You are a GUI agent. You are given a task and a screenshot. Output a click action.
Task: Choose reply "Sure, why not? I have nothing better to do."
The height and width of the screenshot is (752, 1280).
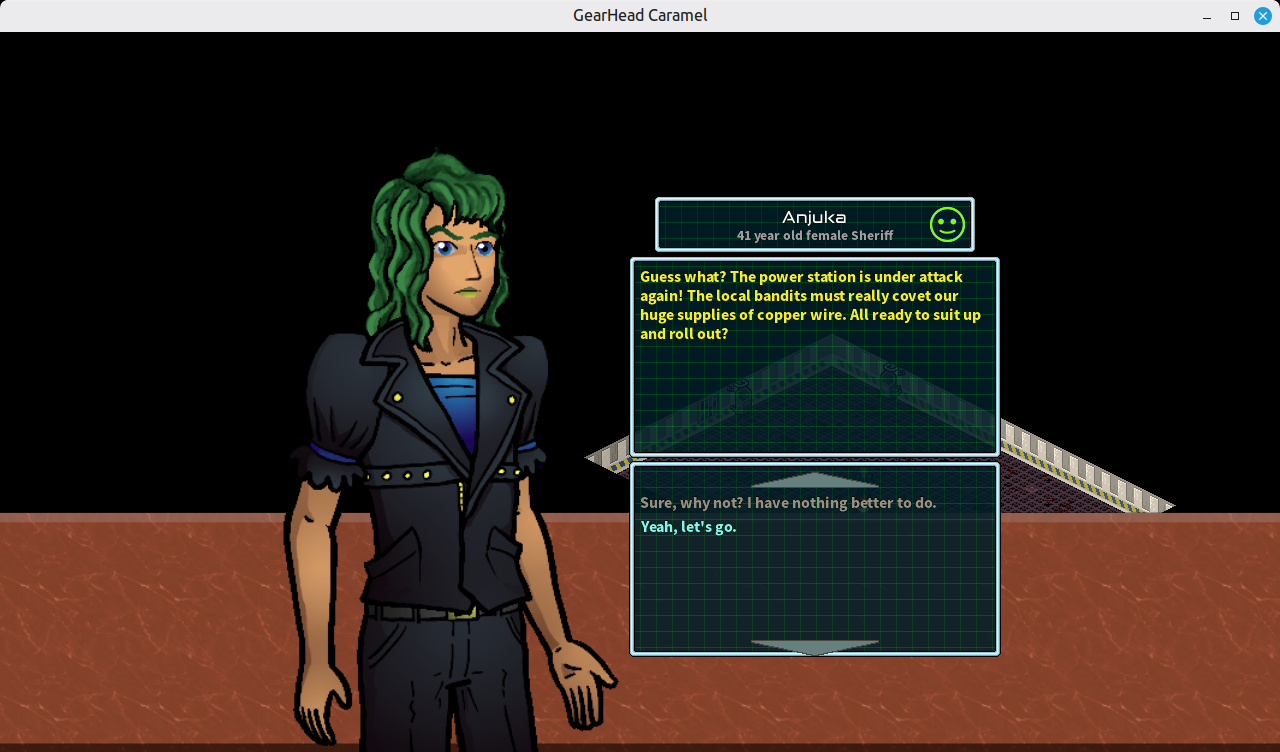(x=788, y=503)
